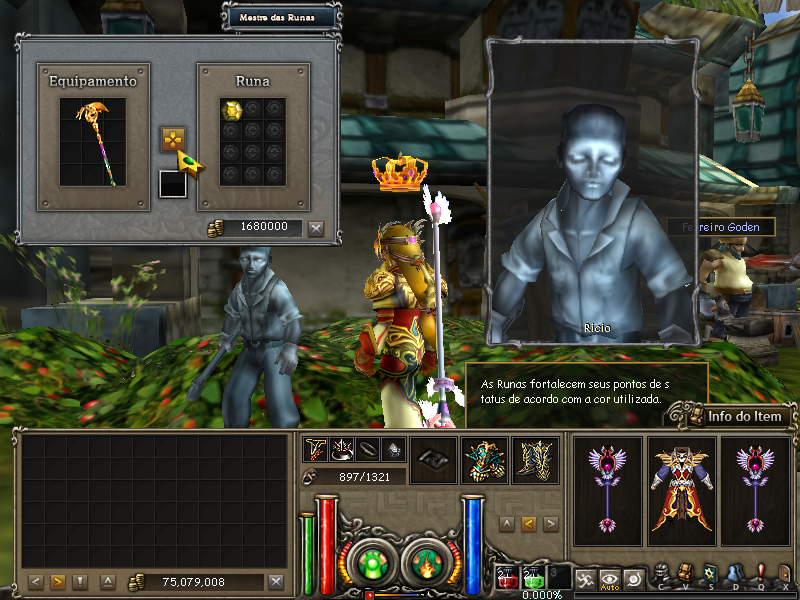The image size is (800, 600).
Task: Select the yellow rune in the Runa grid
Action: pyautogui.click(x=231, y=110)
